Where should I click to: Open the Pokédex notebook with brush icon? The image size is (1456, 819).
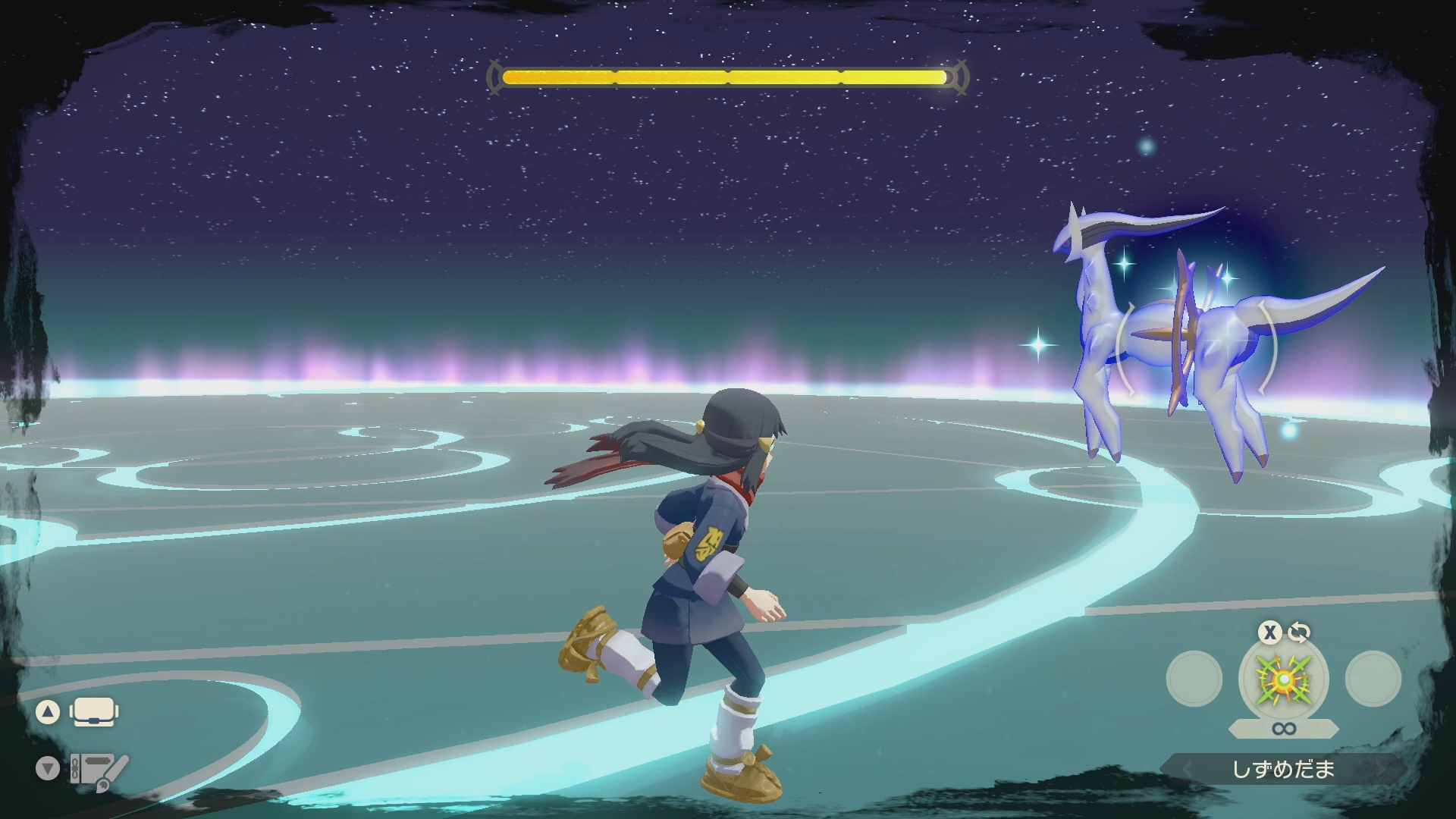[99, 770]
